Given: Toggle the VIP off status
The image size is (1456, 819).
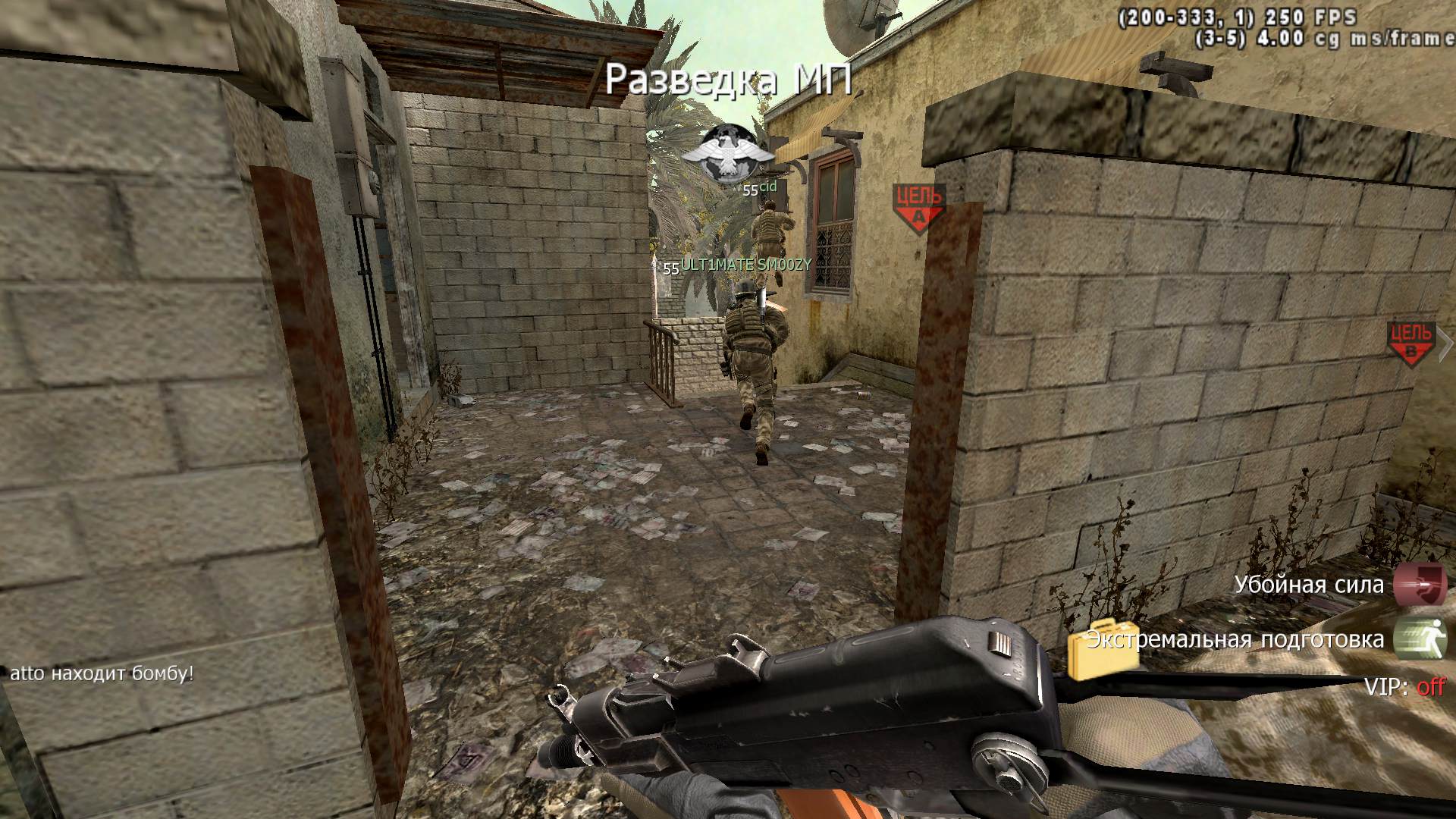Looking at the screenshot, I should pos(1430,687).
